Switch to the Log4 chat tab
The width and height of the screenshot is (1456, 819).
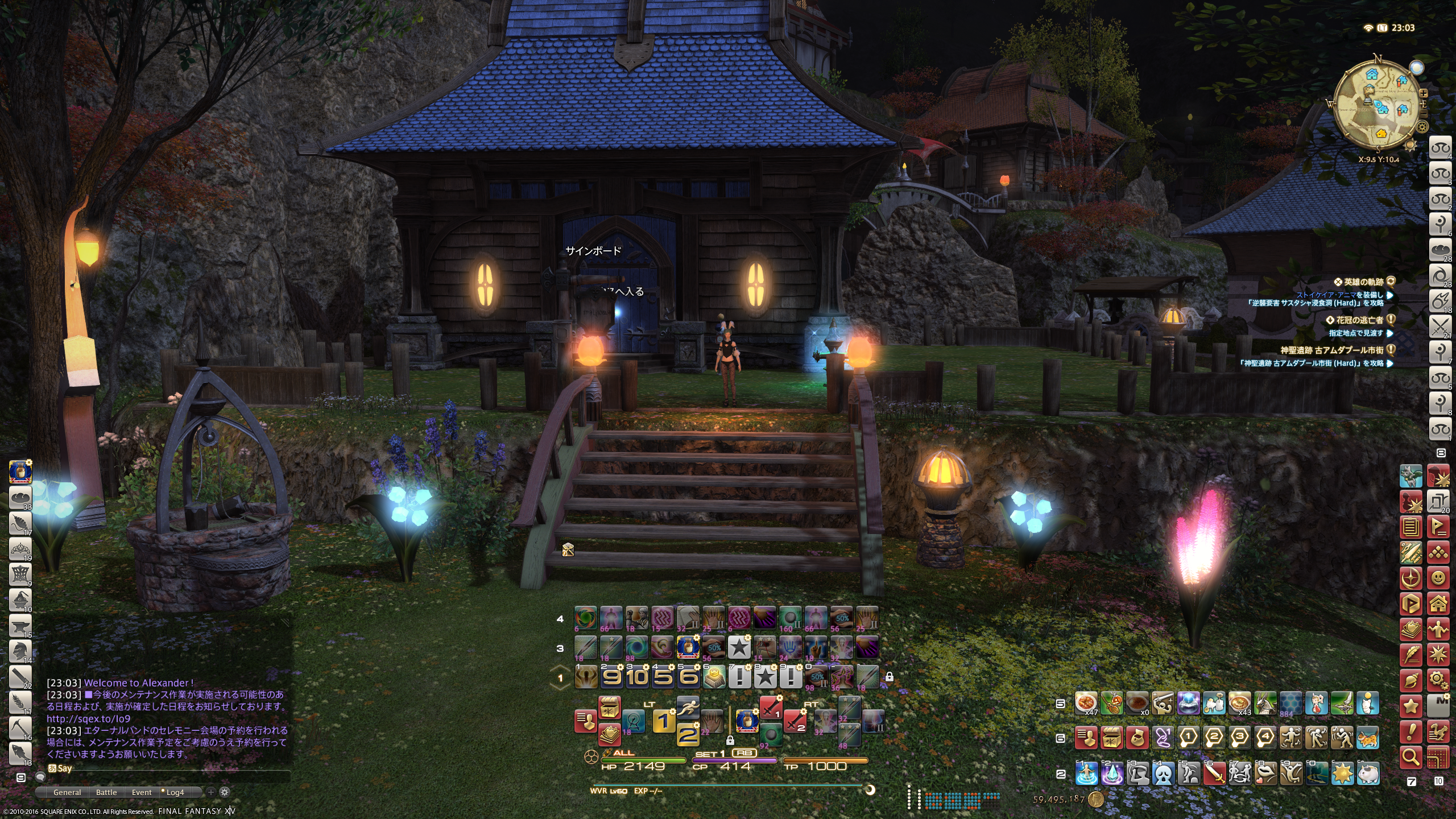click(175, 792)
